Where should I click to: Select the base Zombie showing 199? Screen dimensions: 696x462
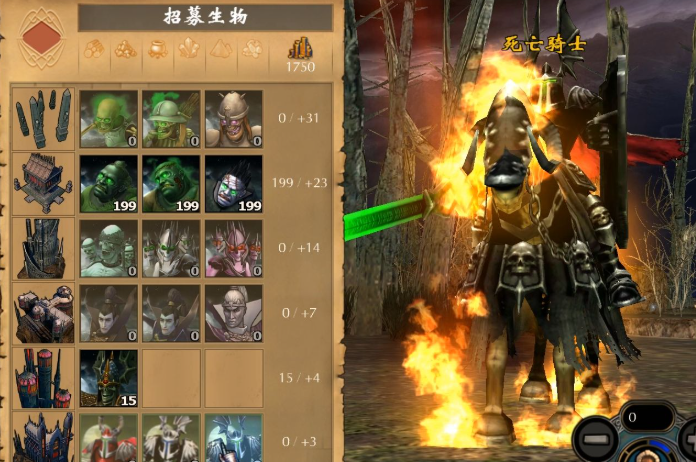(108, 184)
